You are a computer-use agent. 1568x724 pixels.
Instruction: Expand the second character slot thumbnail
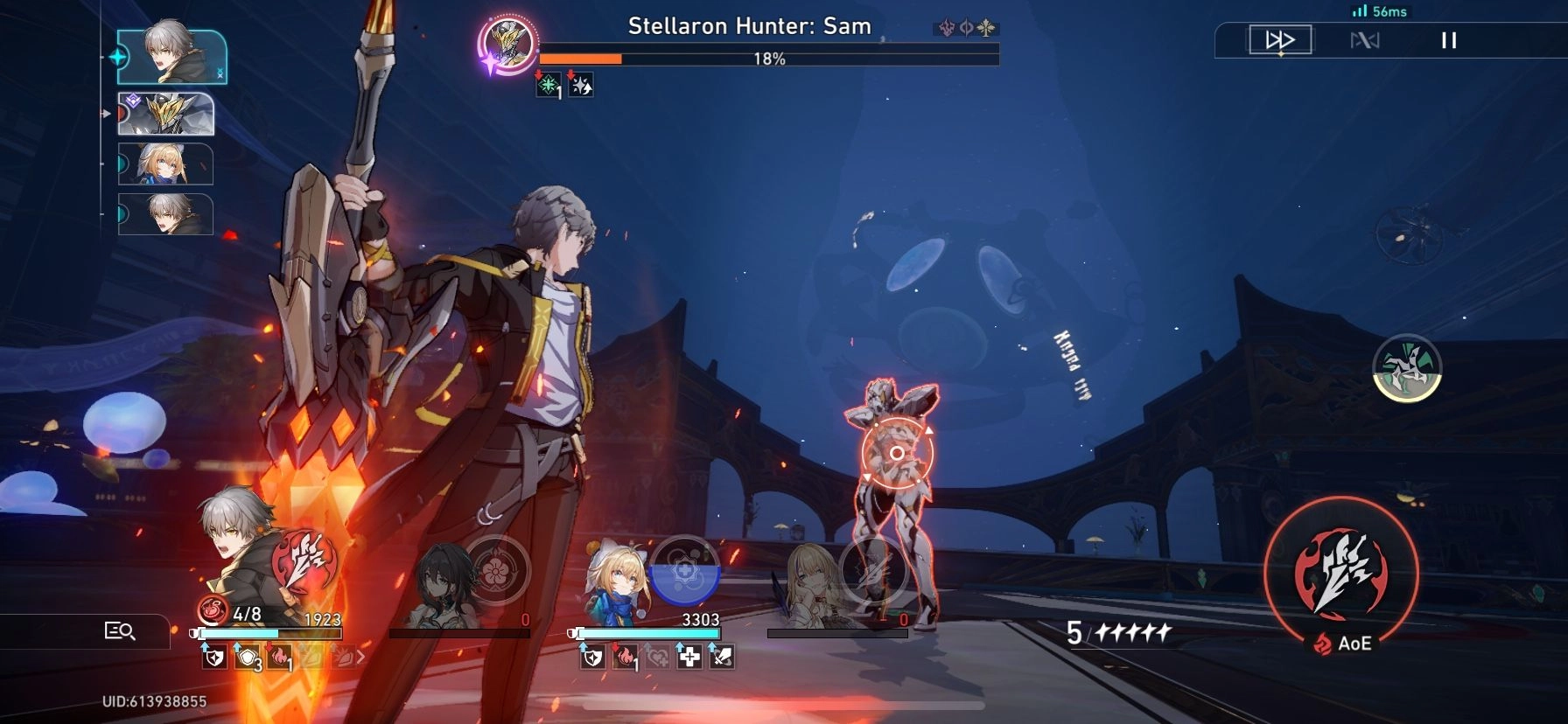[166, 113]
